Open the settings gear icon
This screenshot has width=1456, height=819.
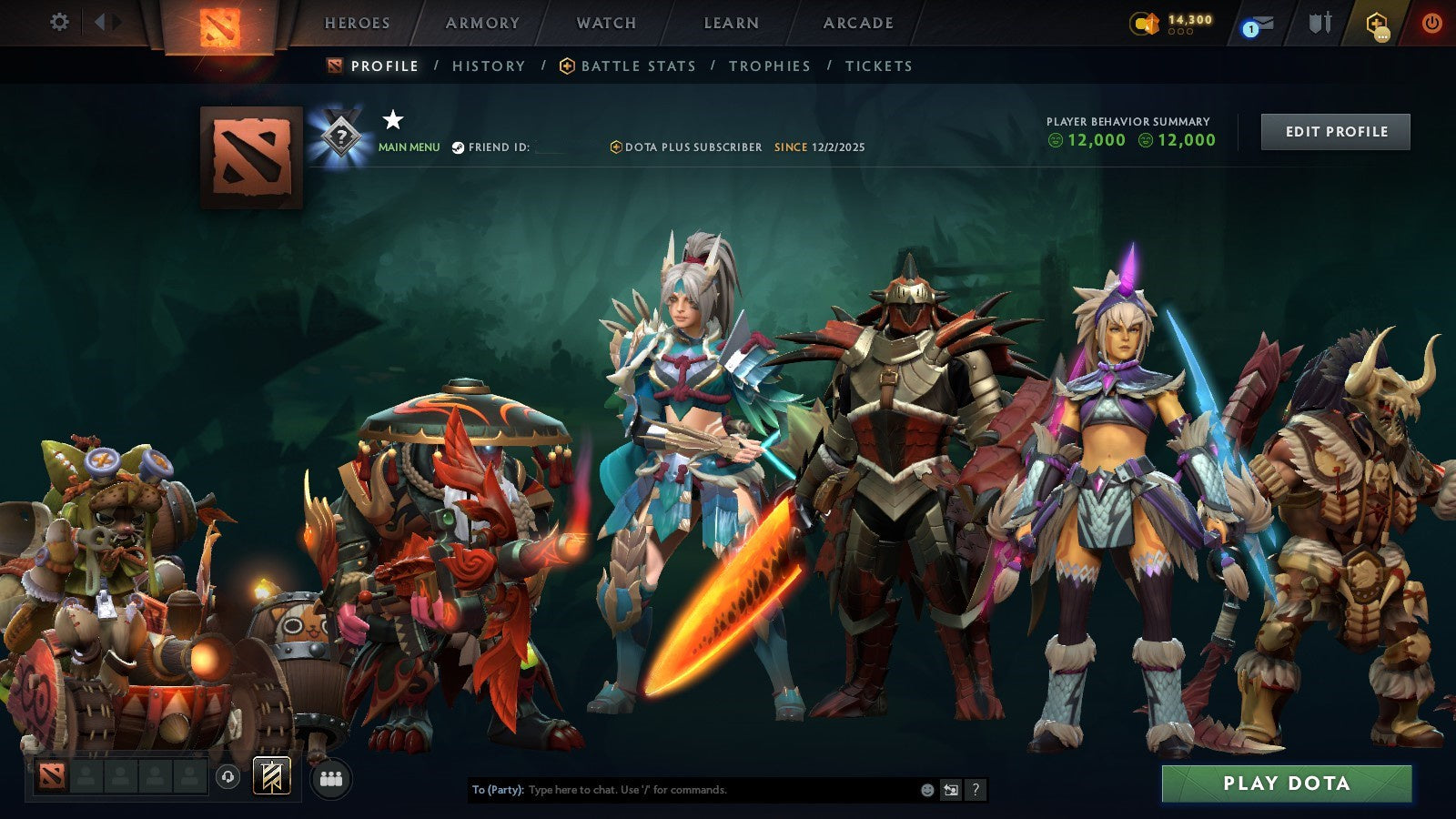tap(60, 23)
